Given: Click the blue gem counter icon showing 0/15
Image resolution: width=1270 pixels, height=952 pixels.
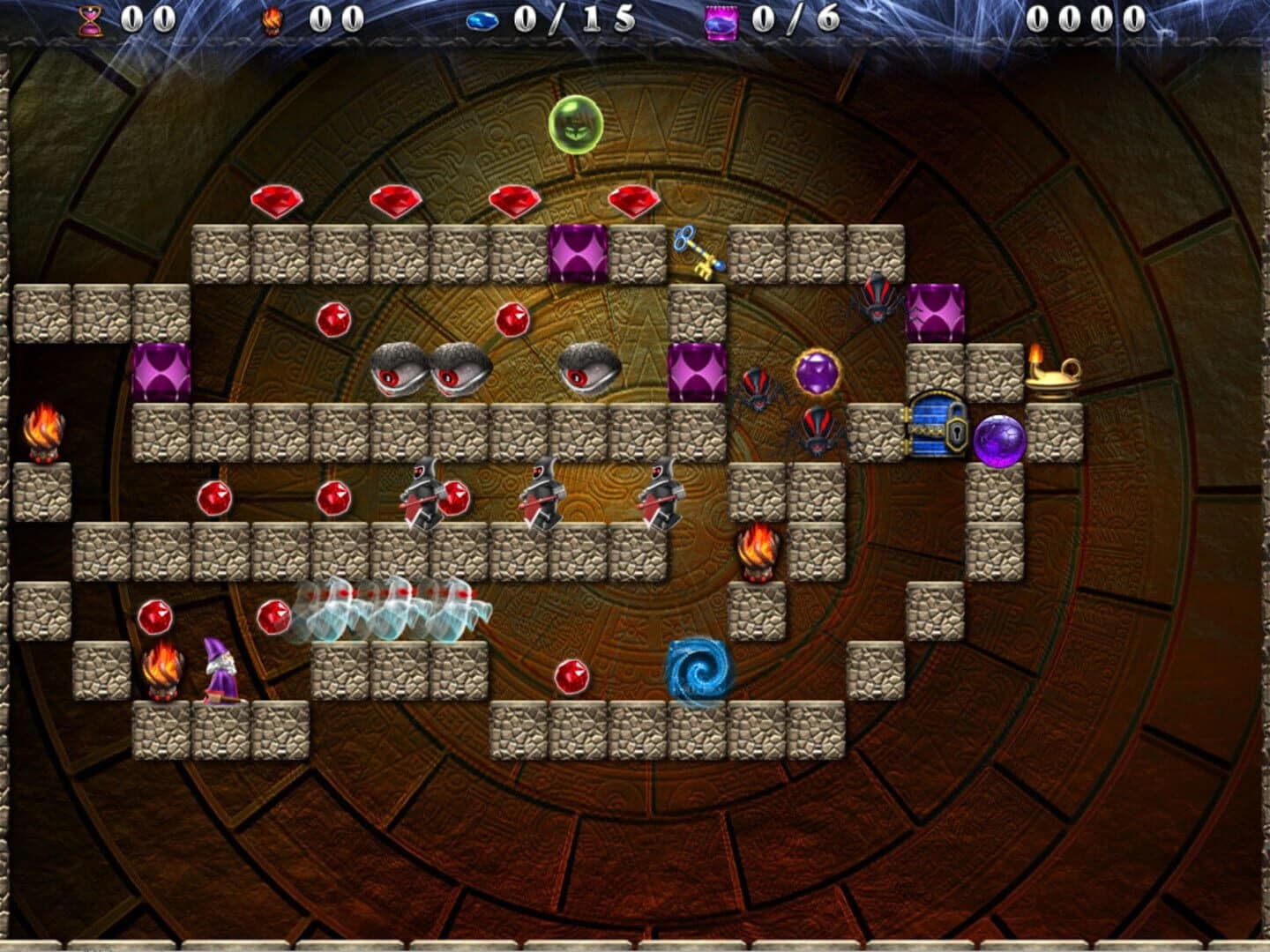Looking at the screenshot, I should 482,19.
